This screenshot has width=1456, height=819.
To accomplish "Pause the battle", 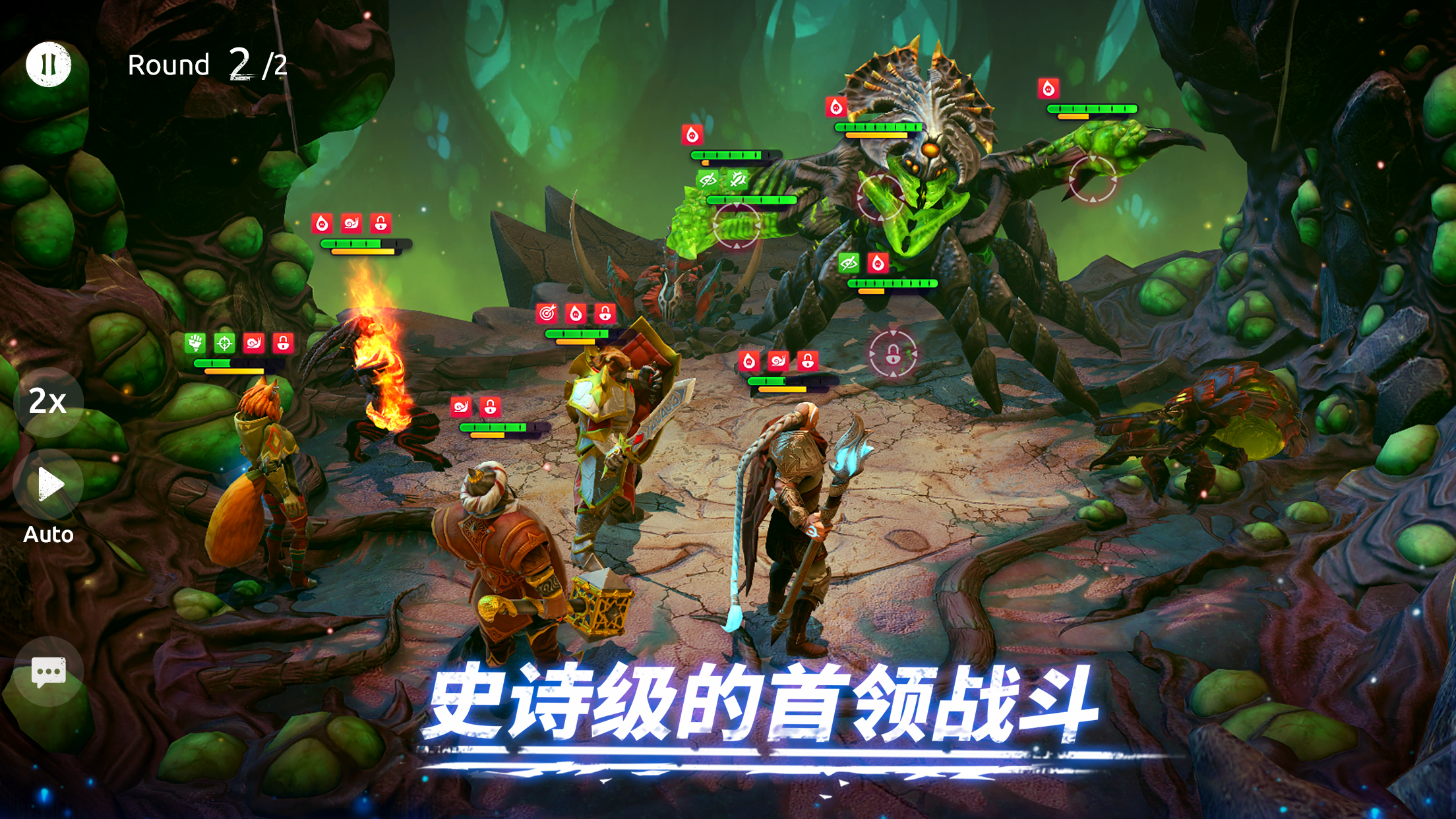I will [x=47, y=64].
